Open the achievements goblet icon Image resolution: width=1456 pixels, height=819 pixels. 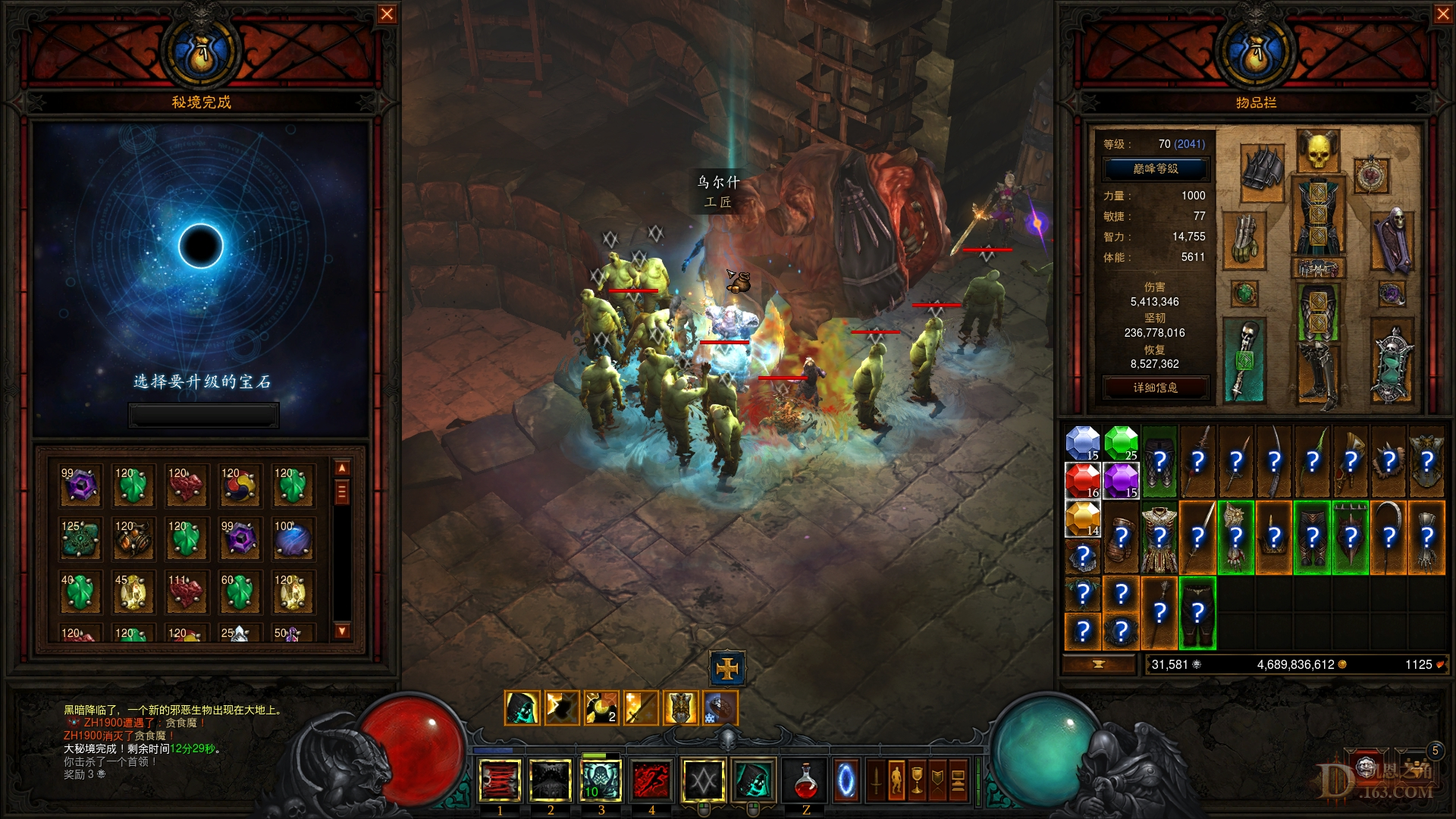click(917, 780)
